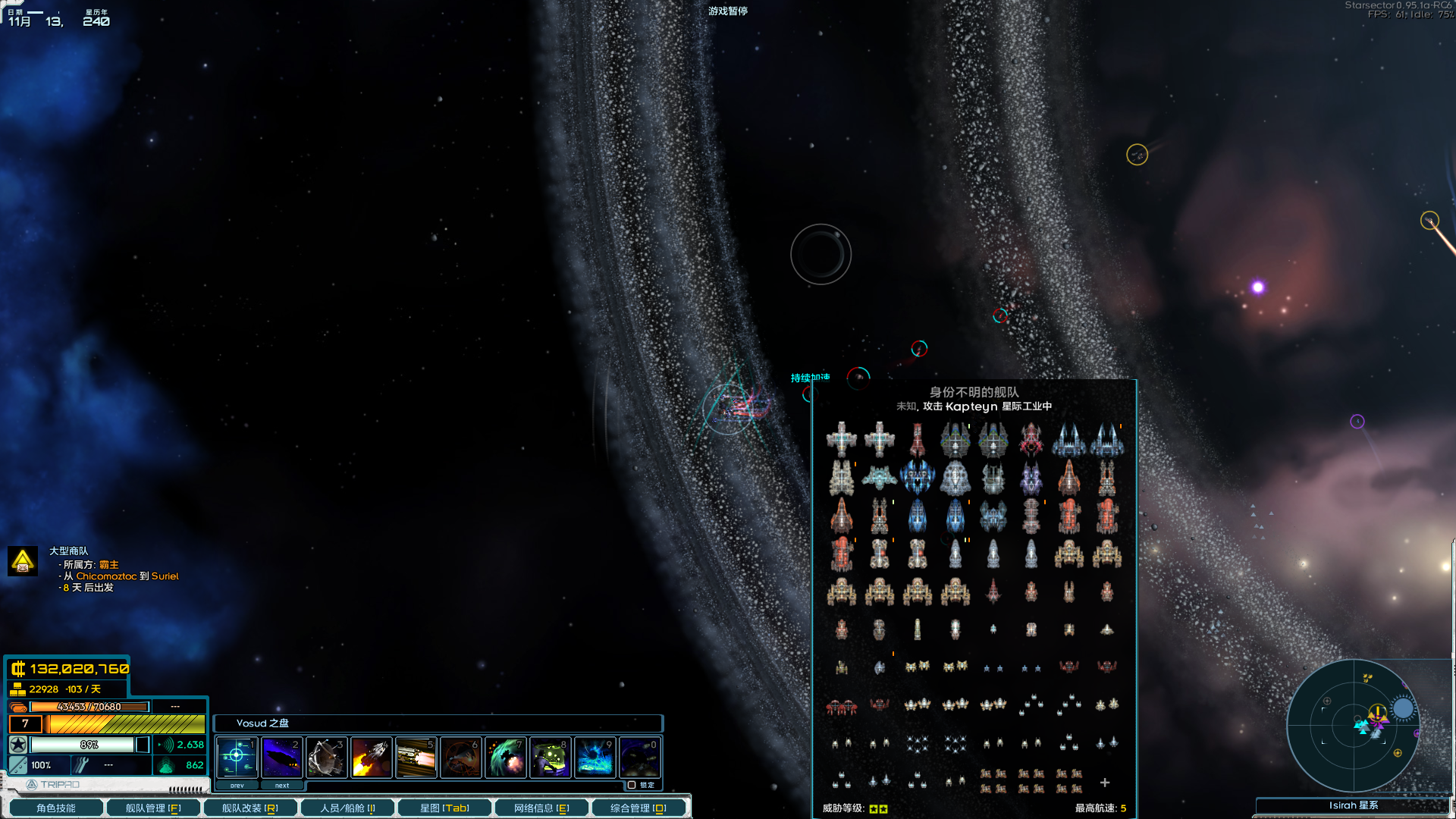Trigger the Emergency Burn flame ability, slot 5

coord(416,757)
